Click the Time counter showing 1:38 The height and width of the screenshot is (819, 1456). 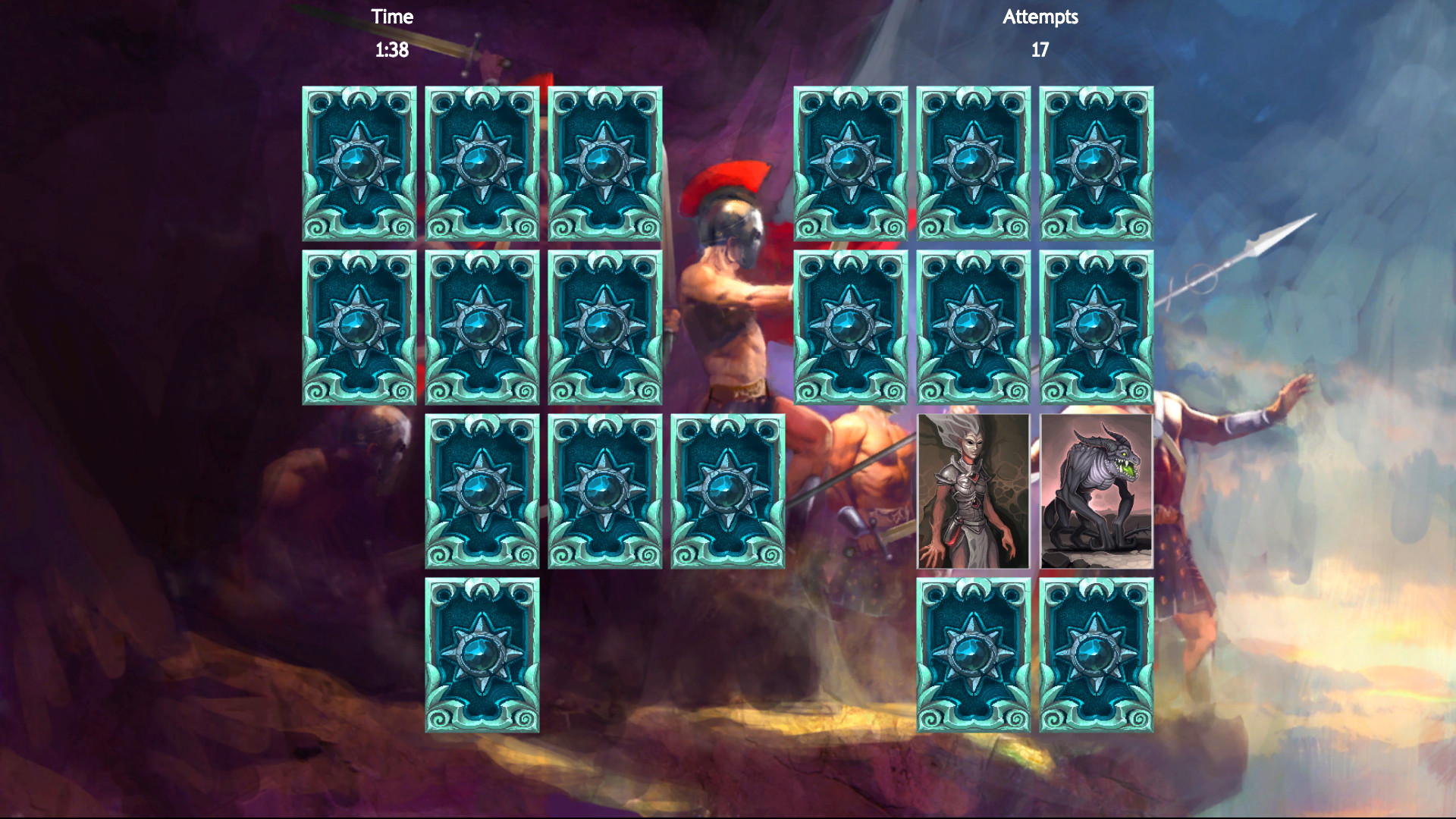click(x=391, y=50)
